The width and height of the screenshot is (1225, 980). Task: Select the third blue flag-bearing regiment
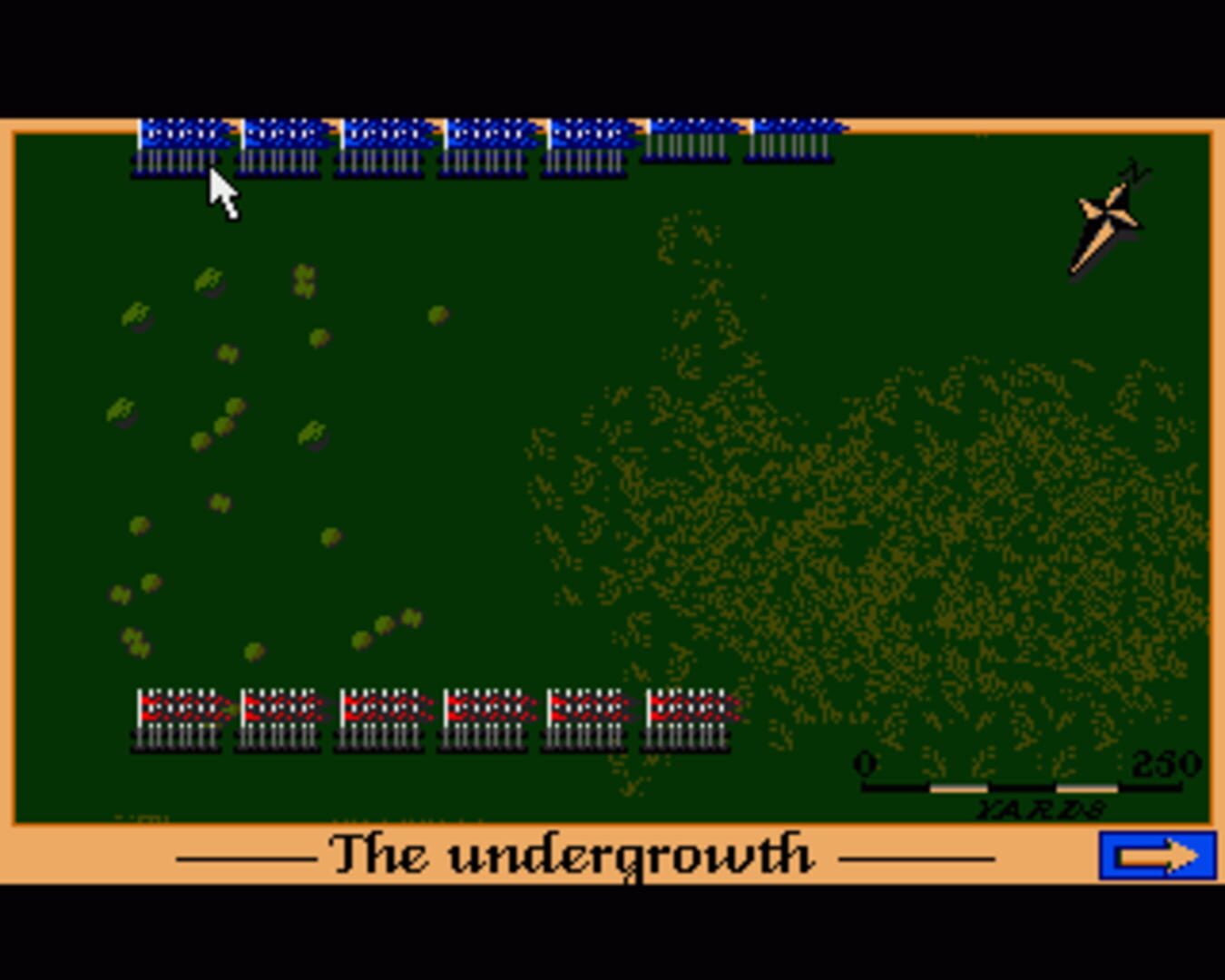pyautogui.click(x=386, y=145)
